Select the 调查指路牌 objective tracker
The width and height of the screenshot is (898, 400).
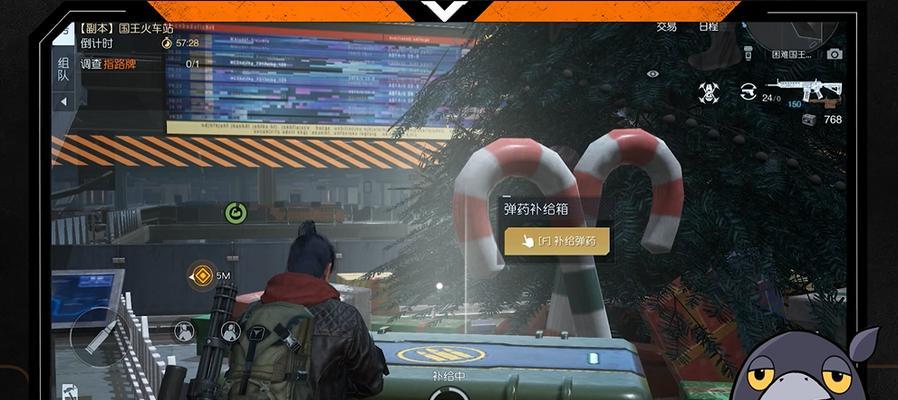click(106, 64)
